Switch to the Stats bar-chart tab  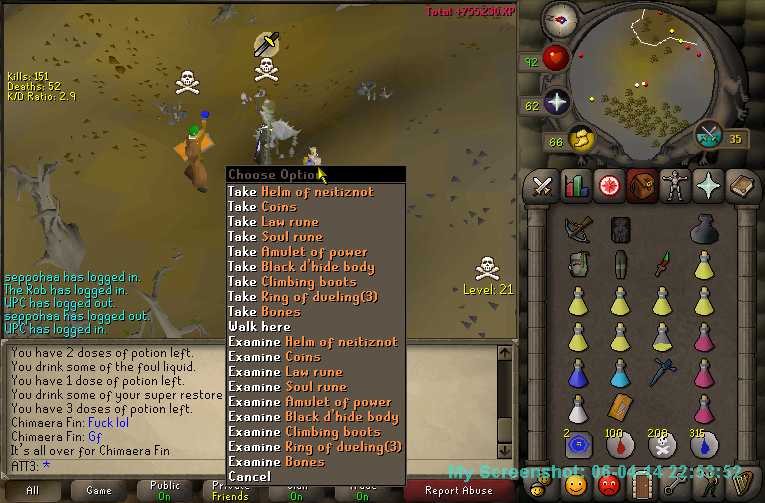(x=575, y=186)
